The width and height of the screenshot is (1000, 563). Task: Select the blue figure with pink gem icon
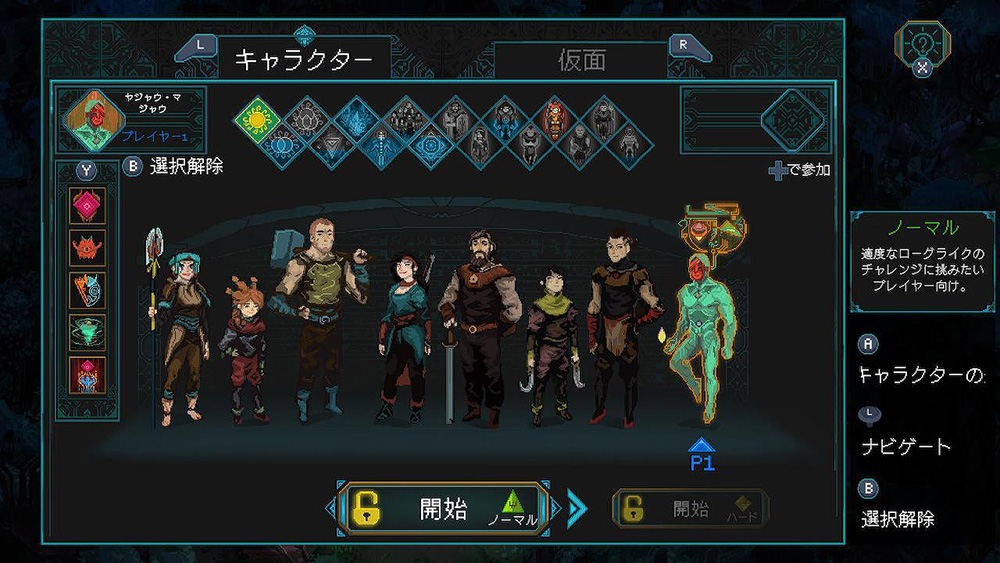click(87, 375)
